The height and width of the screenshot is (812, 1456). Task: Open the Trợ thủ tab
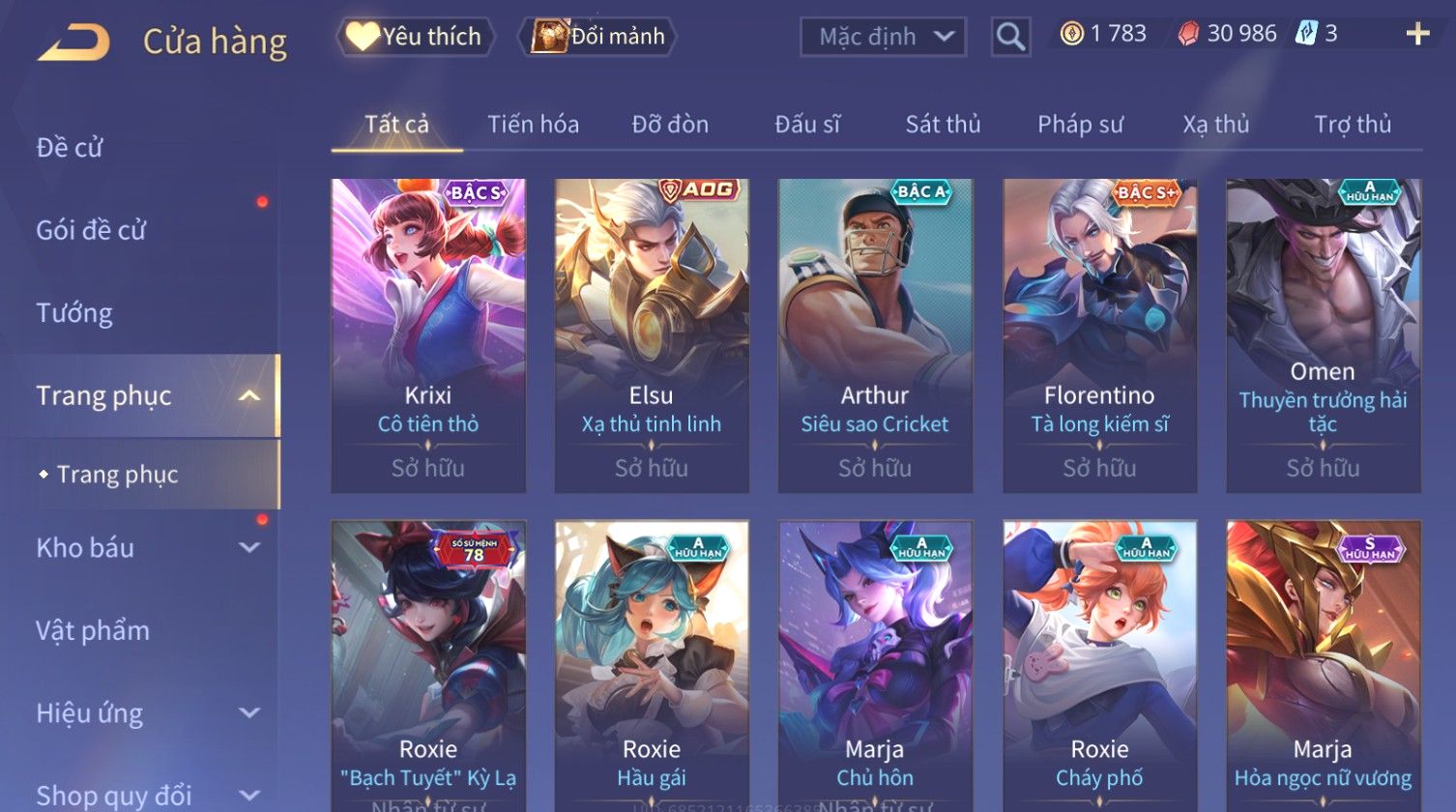[1352, 125]
